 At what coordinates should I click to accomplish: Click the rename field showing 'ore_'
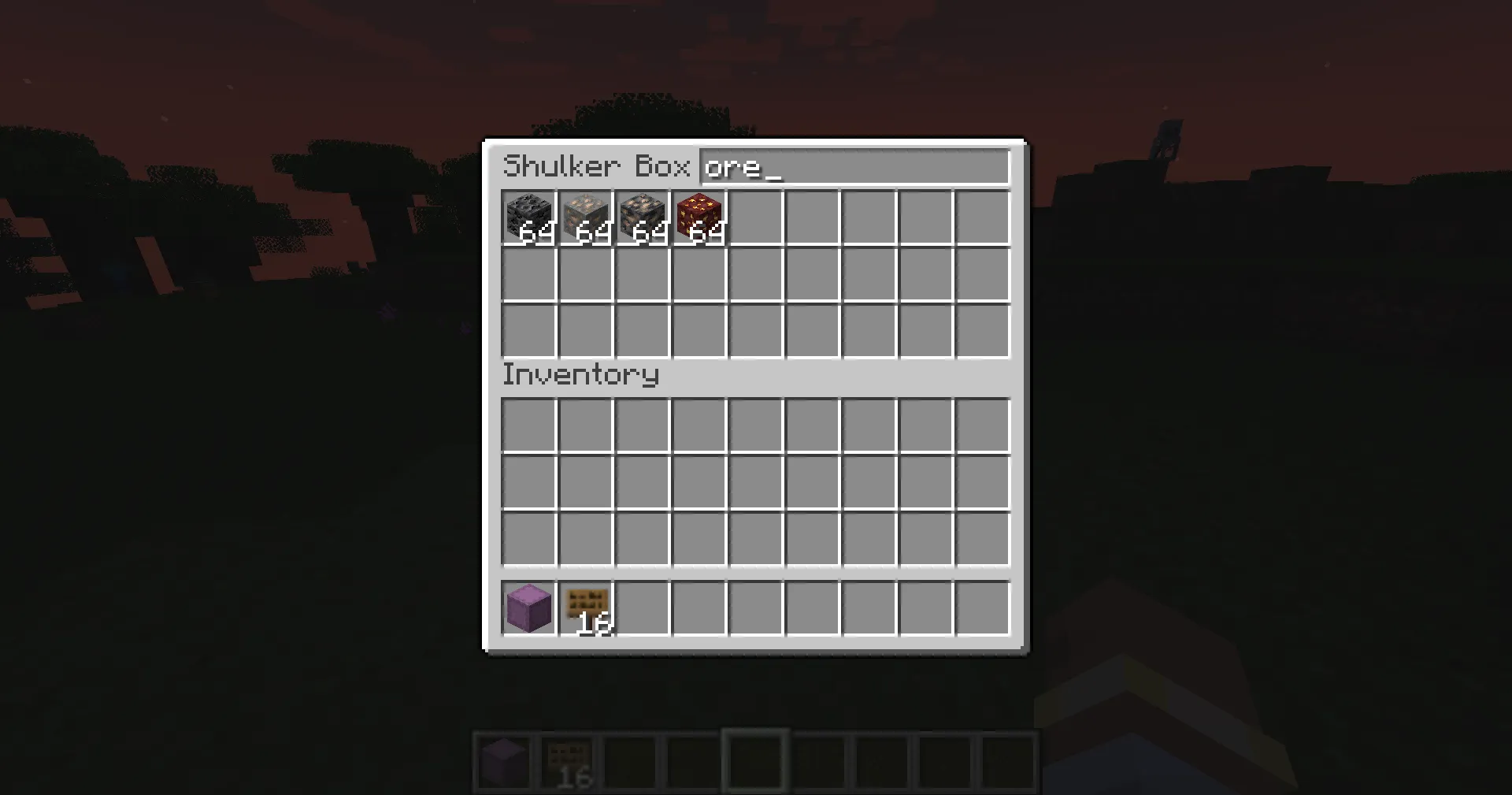point(854,168)
